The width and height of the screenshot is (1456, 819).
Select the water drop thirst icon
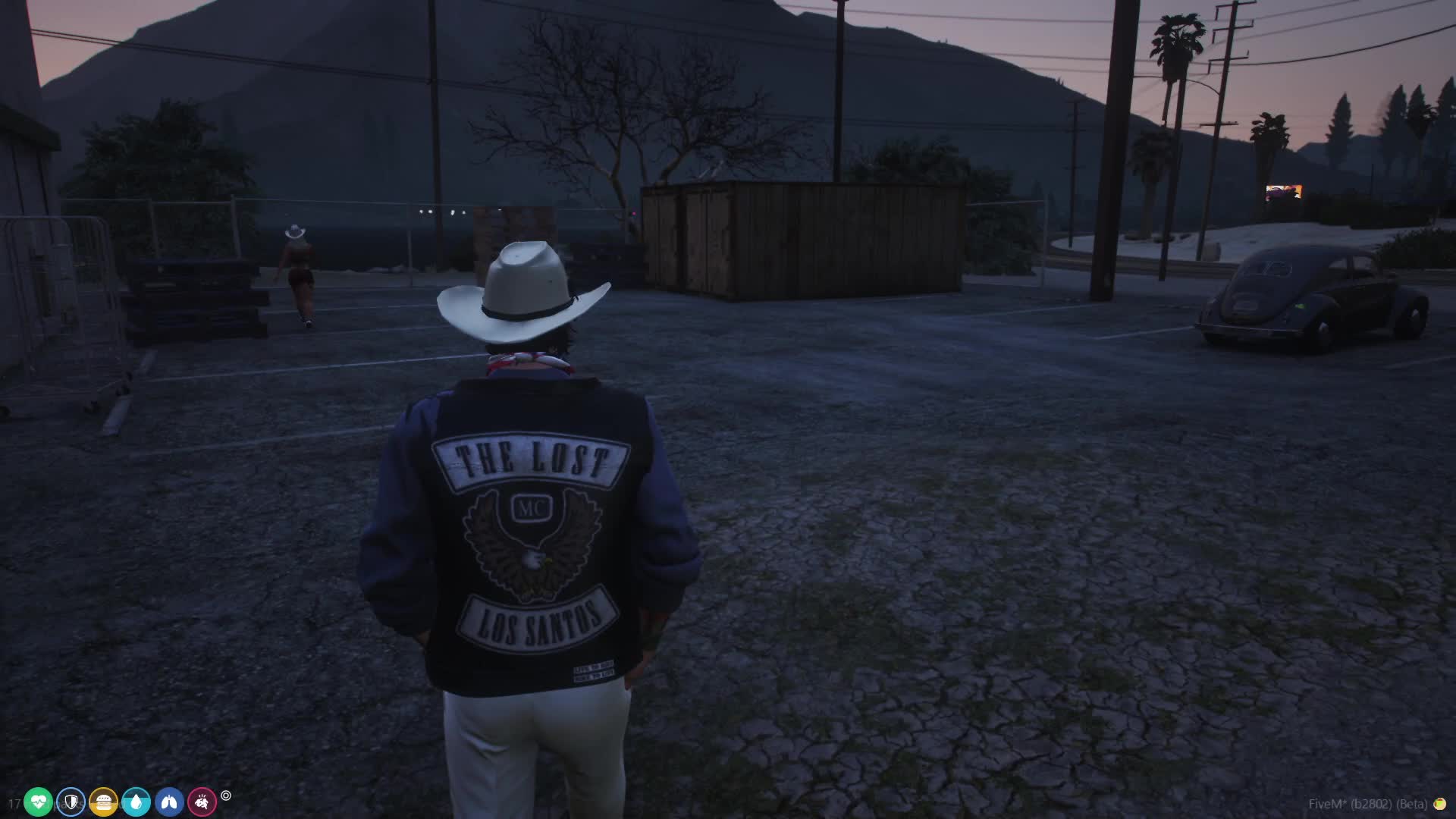[x=136, y=802]
